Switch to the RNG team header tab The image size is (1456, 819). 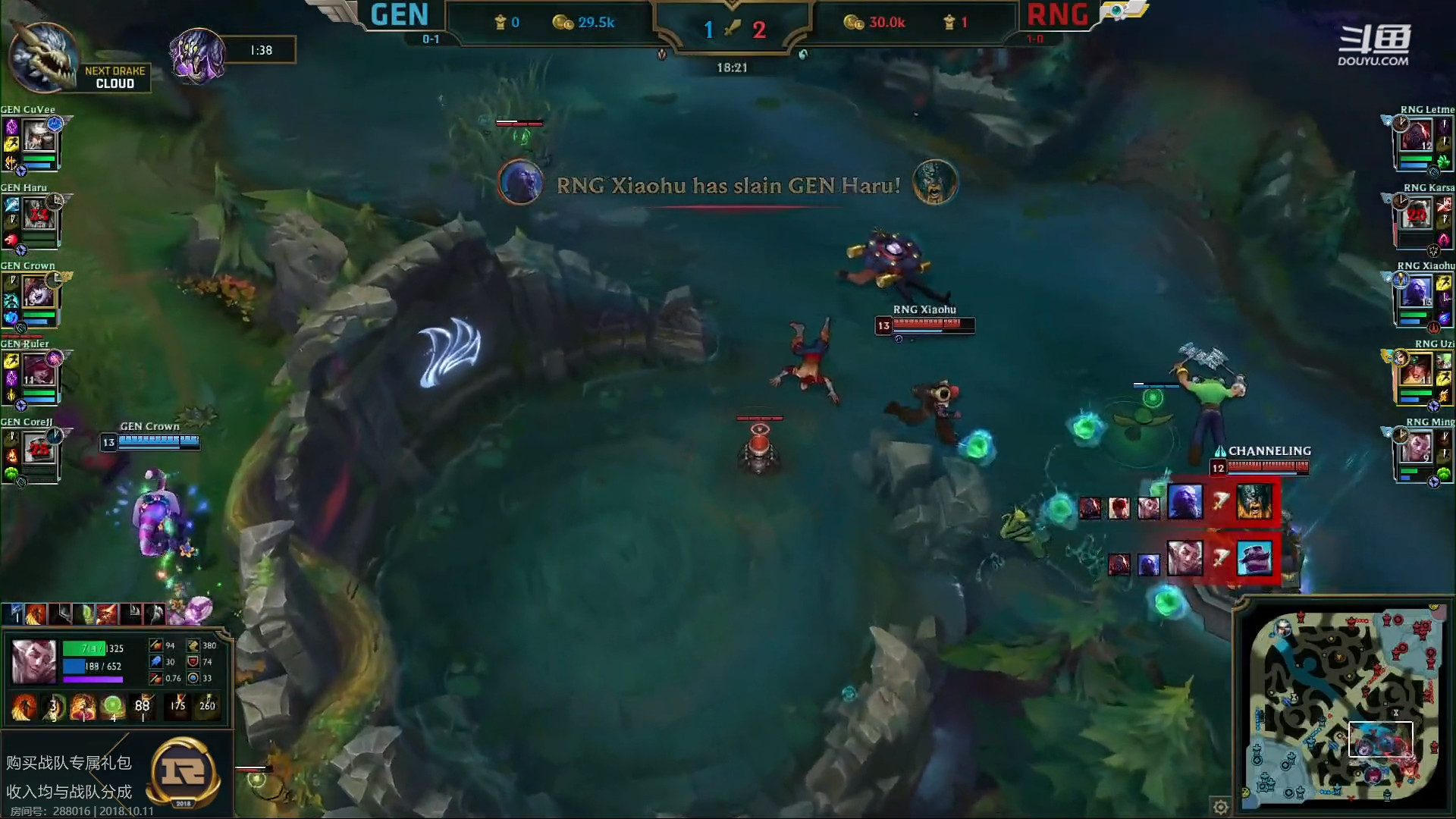coord(1056,15)
